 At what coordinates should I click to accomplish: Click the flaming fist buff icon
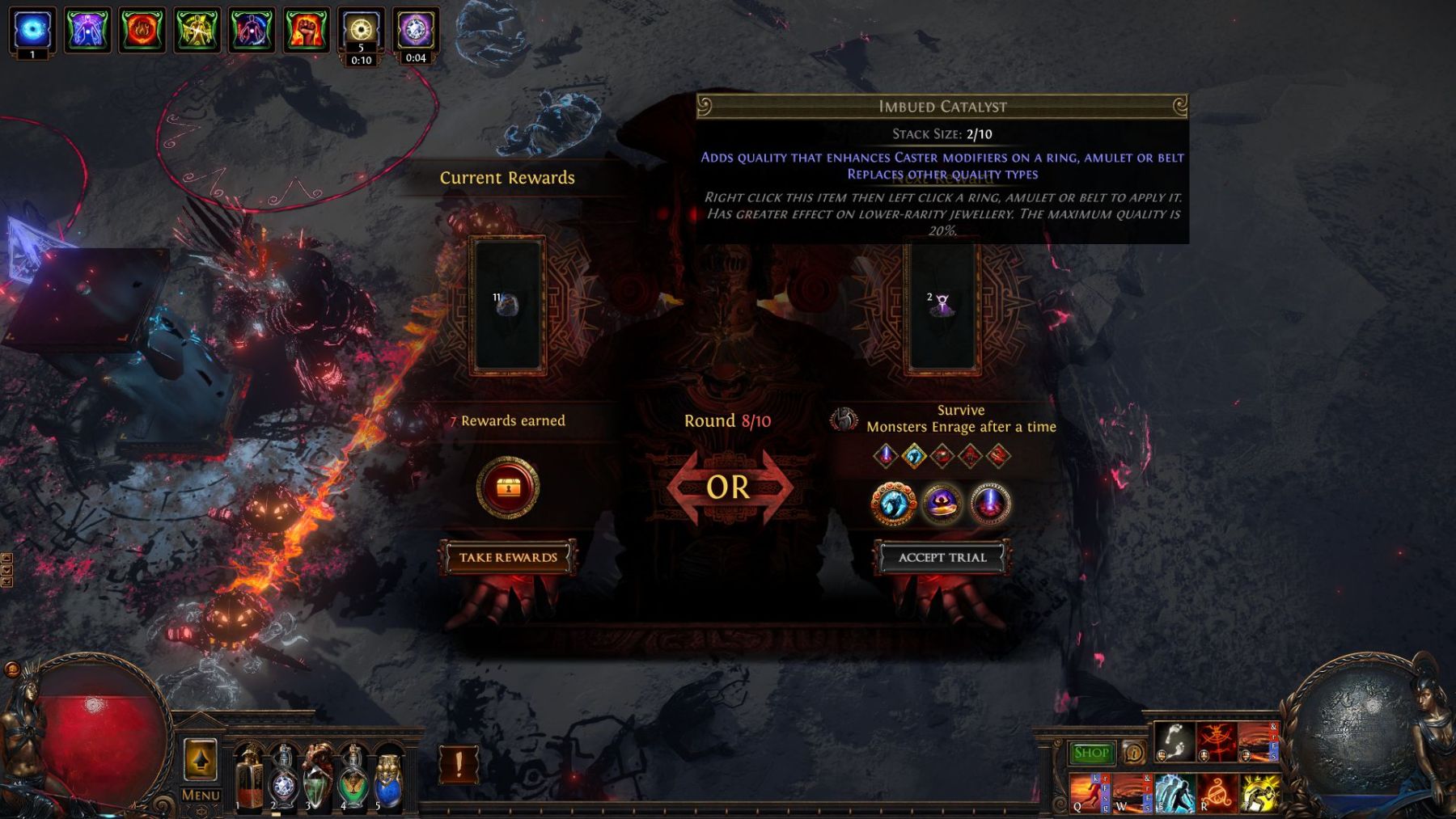307,31
